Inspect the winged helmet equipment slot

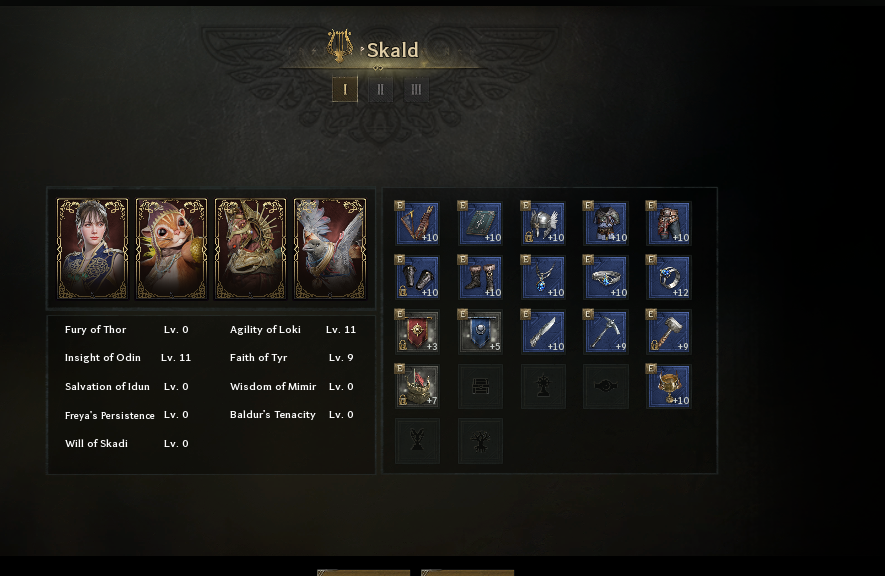coord(543,223)
